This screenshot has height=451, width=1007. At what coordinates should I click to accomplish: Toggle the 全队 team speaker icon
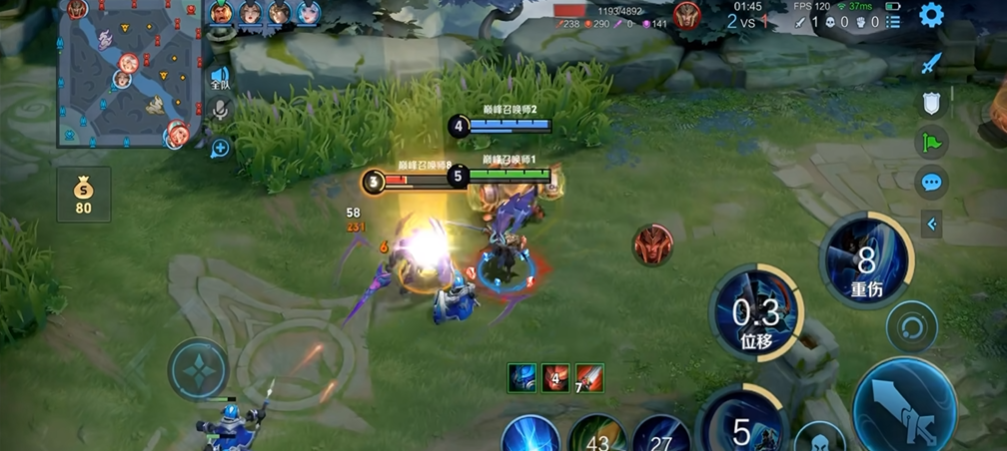[x=220, y=77]
